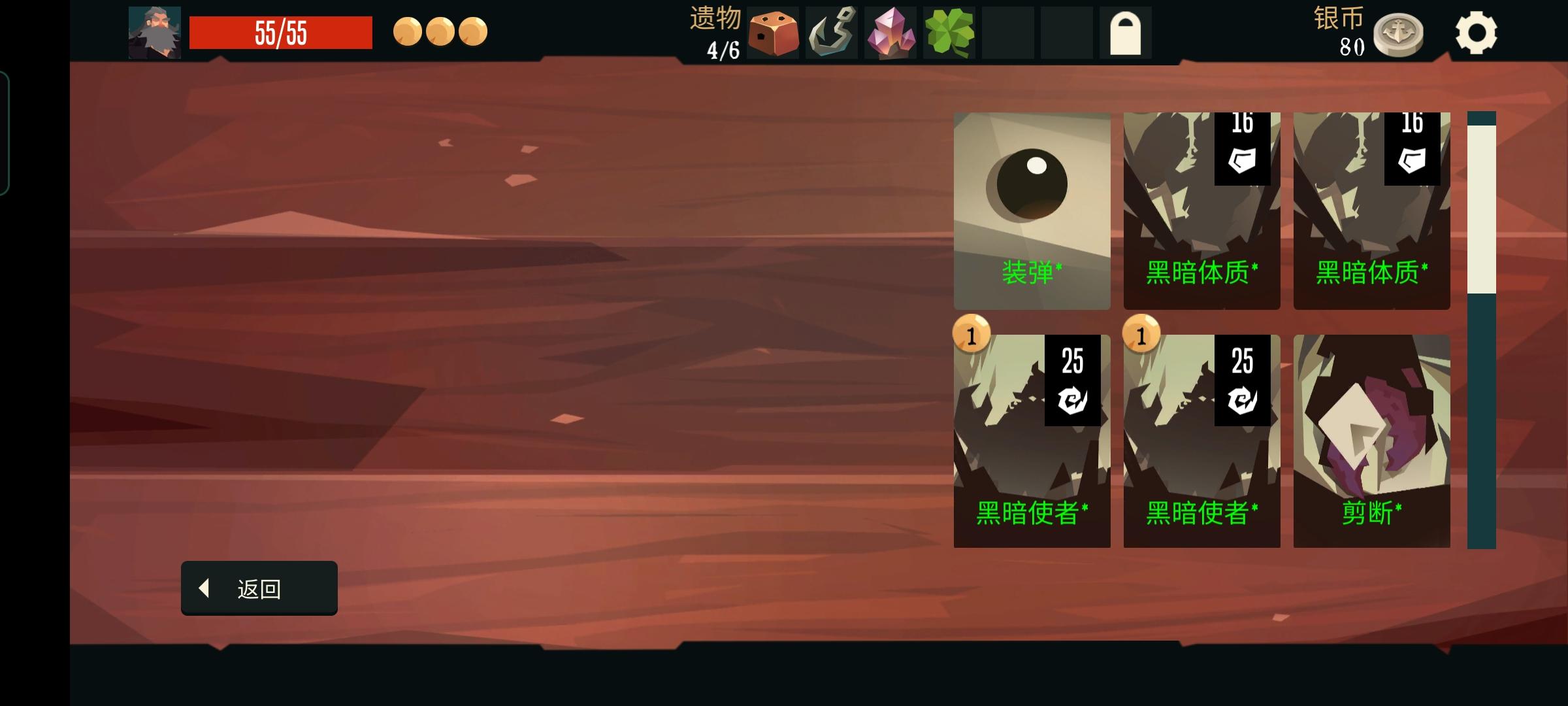1568x706 pixels.
Task: Click one of the three ammo coin dots
Action: [407, 31]
